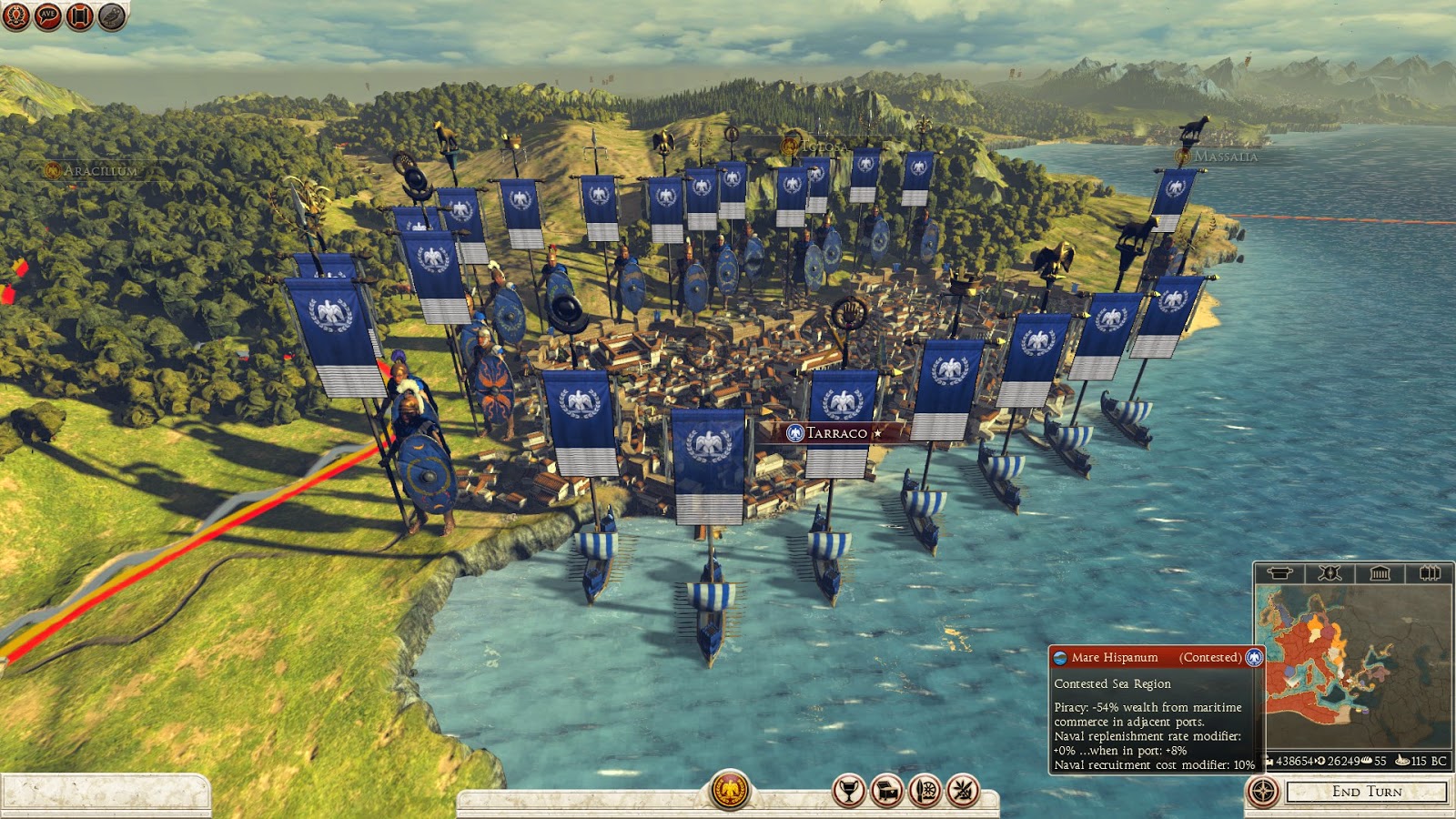Click the grey owl icon button
Screen dimensions: 1456x819
pyautogui.click(x=111, y=15)
